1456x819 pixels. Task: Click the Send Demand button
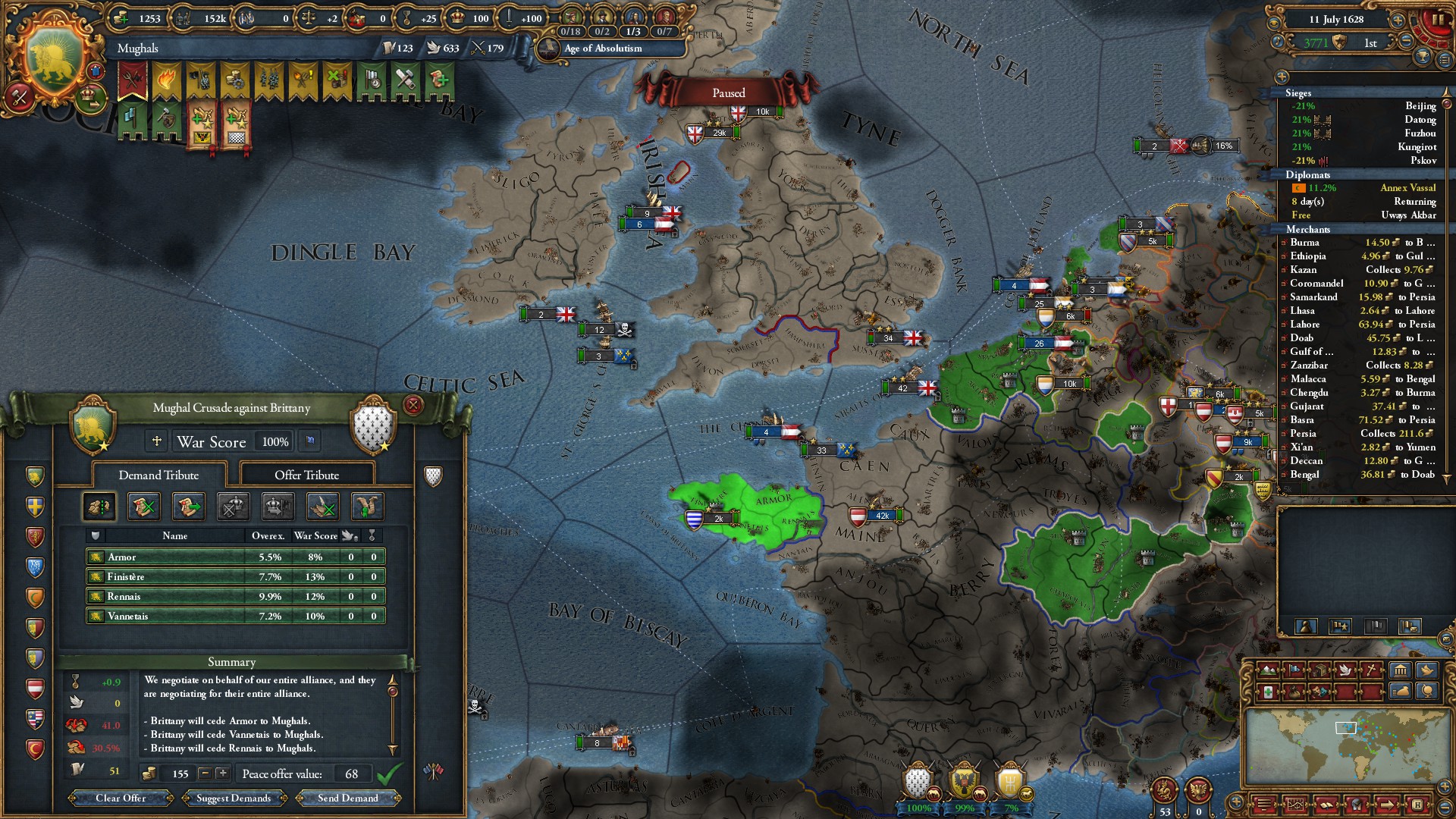[x=347, y=798]
